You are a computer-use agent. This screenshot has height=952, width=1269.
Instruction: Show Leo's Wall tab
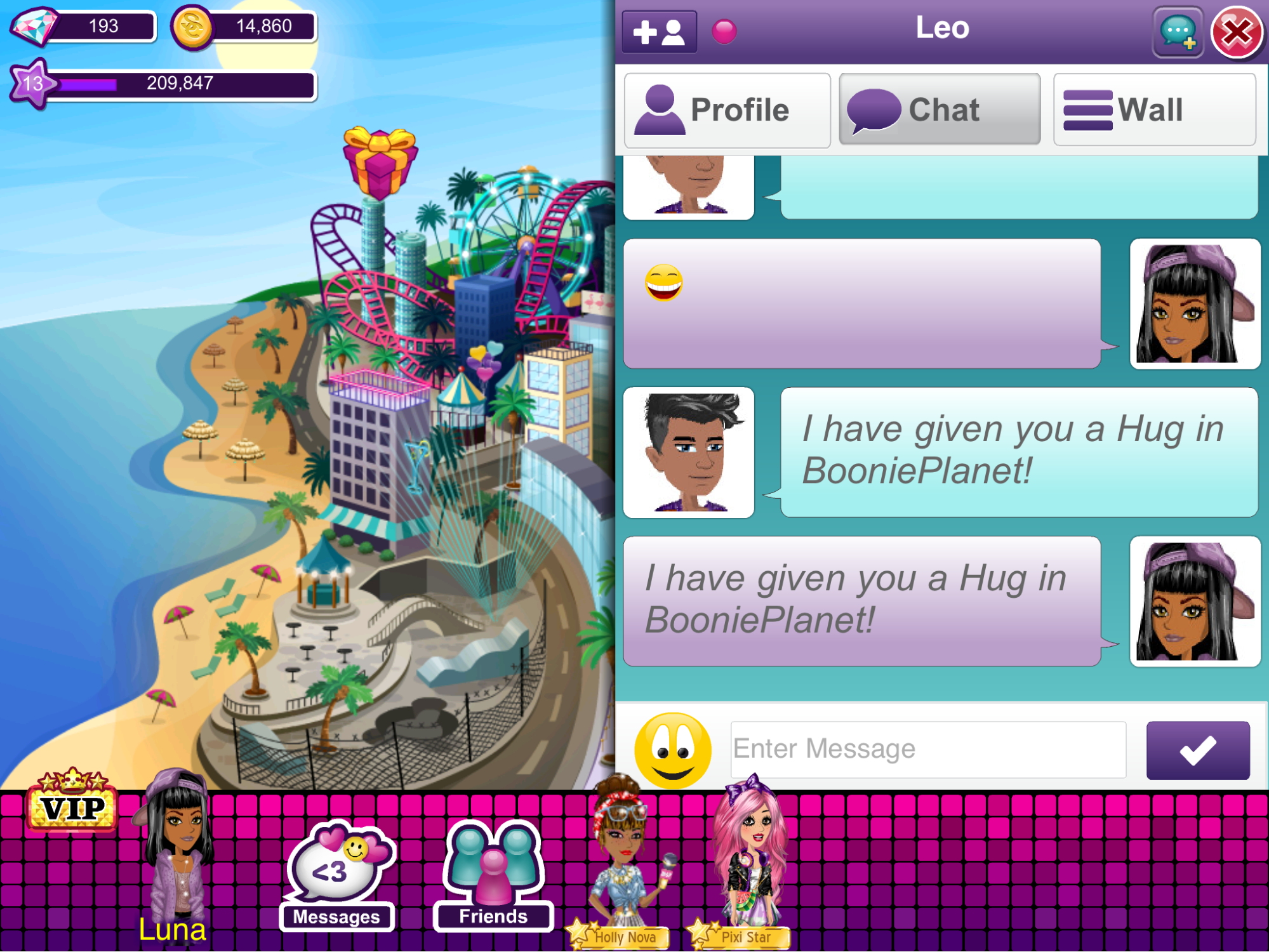[x=1154, y=110]
